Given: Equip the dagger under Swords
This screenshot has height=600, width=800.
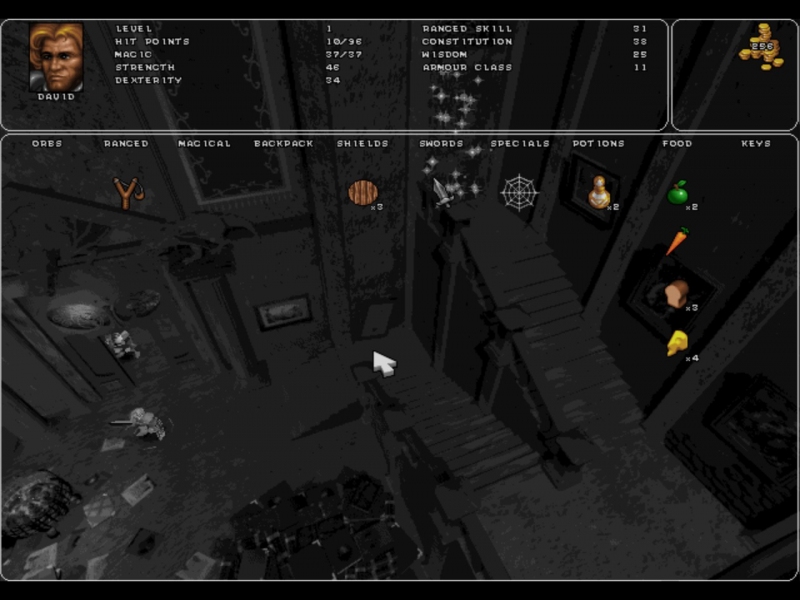Looking at the screenshot, I should pos(442,191).
